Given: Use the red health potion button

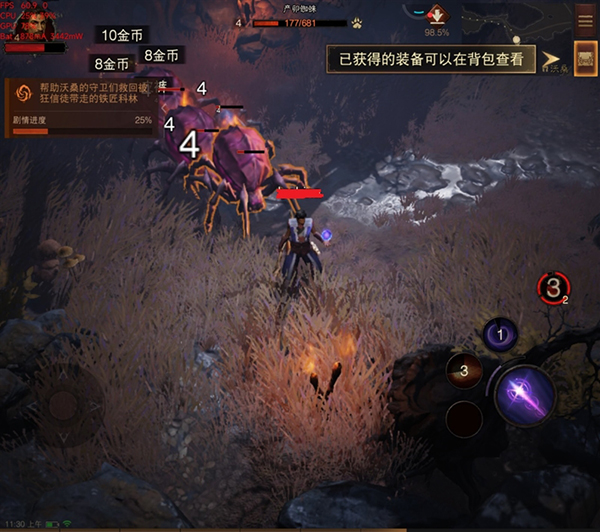Looking at the screenshot, I should pos(554,288).
